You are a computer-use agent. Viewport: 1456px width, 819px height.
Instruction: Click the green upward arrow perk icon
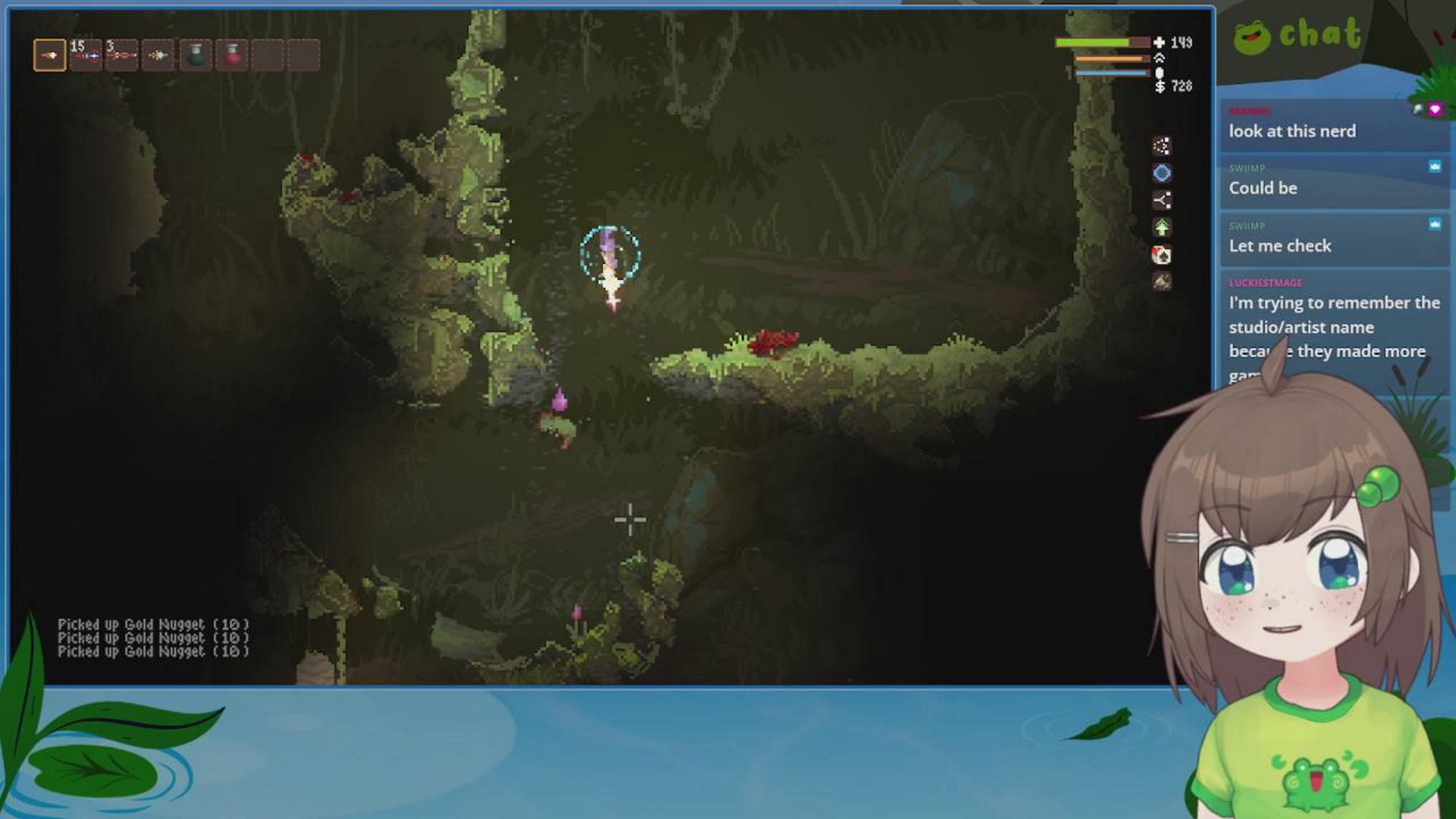coord(1160,226)
